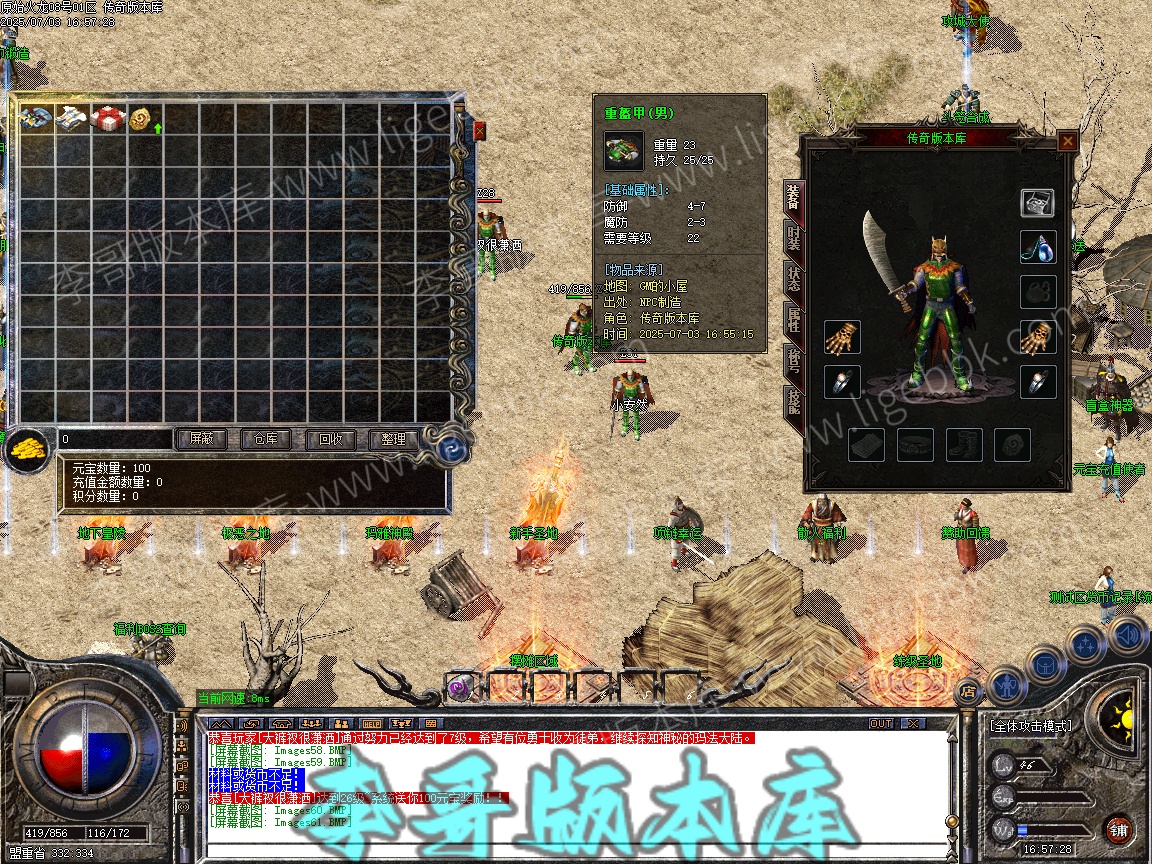The image size is (1152, 864).
Task: Click the 回收 recycle button
Action: 330,439
